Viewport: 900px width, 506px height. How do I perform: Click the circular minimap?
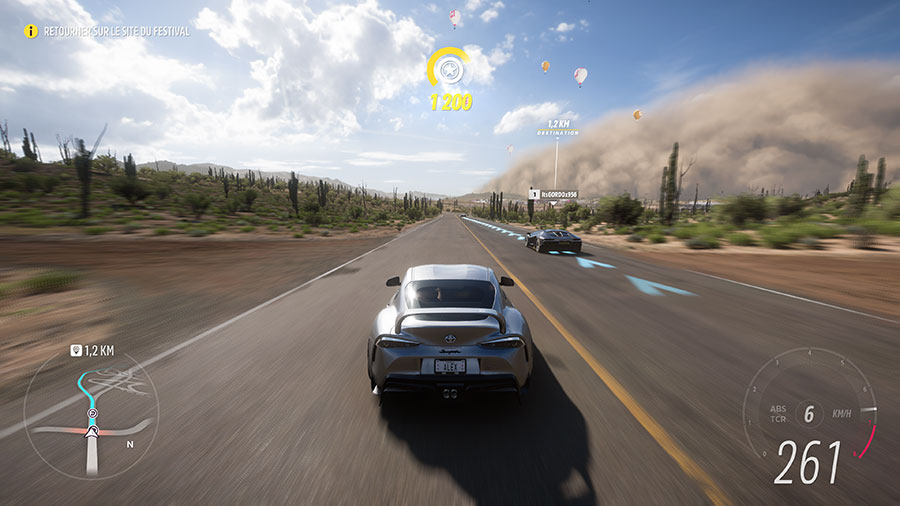pyautogui.click(x=91, y=412)
